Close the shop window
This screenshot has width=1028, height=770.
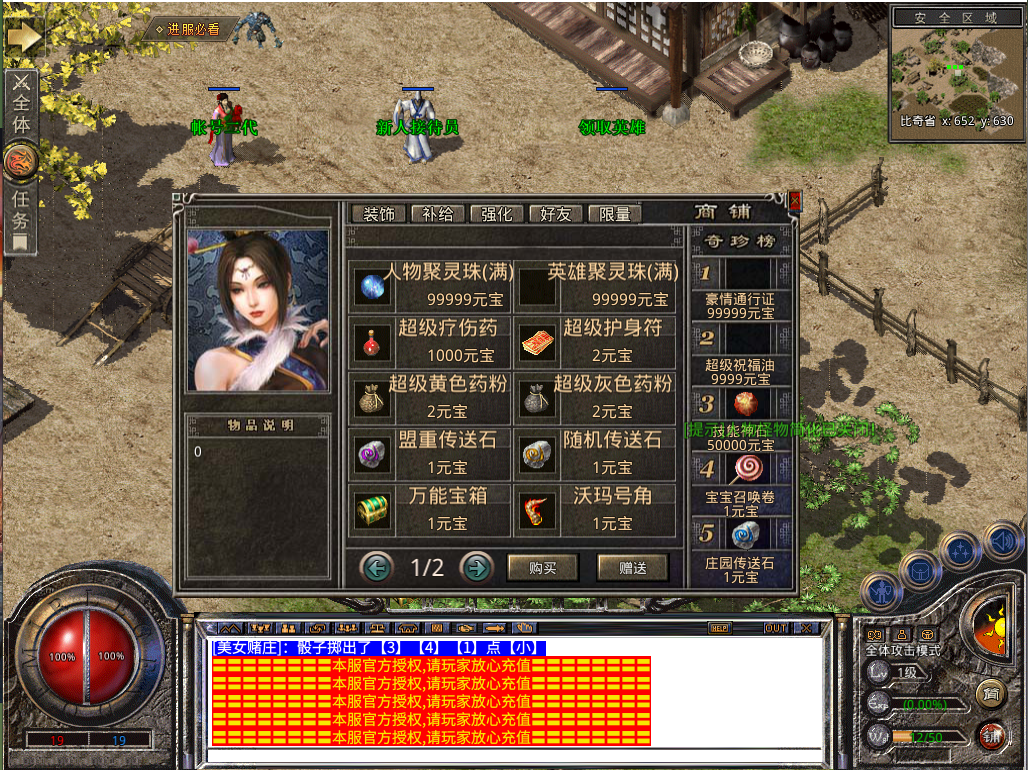coord(795,201)
